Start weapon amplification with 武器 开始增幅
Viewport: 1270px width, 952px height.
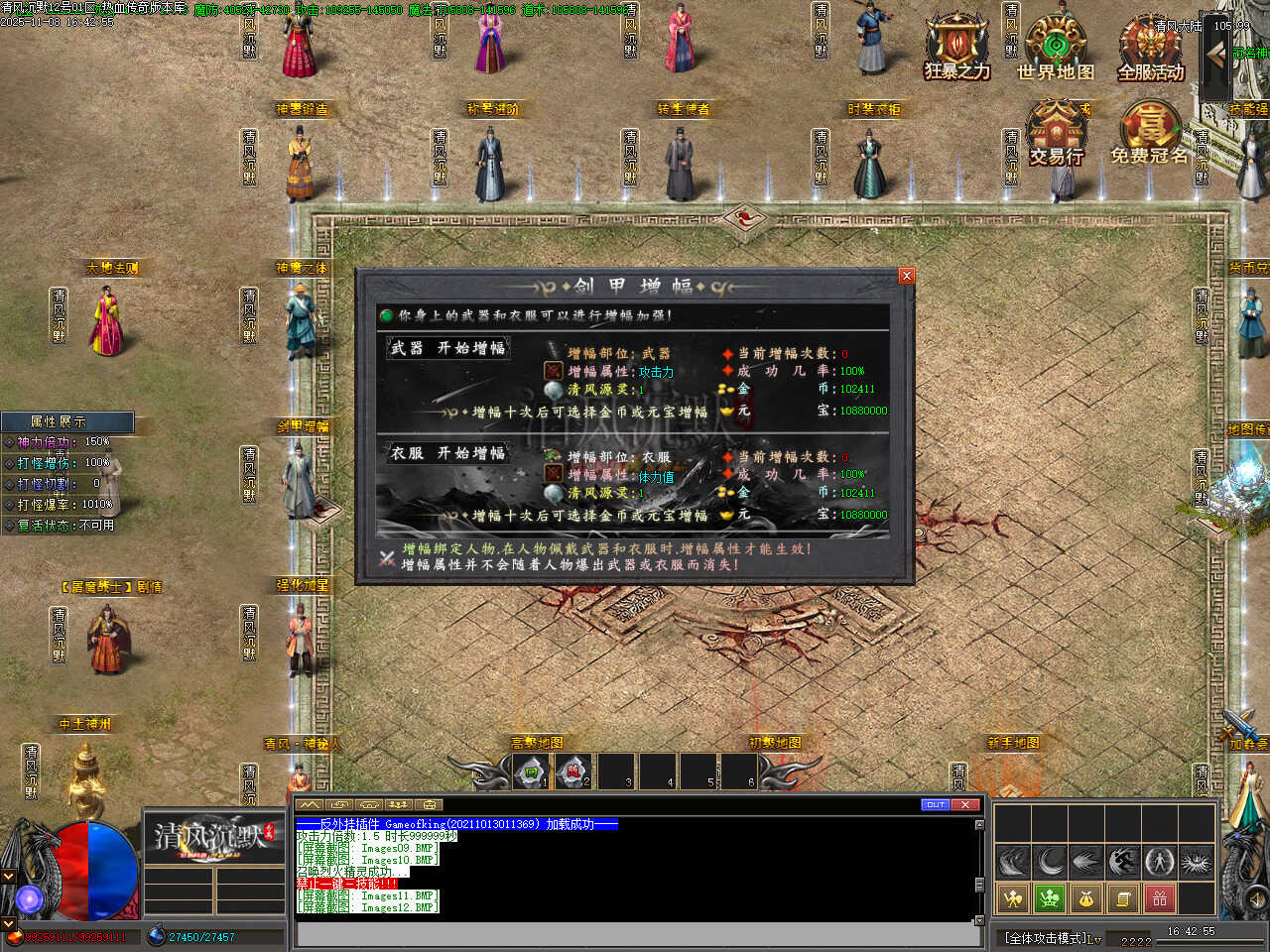[448, 348]
